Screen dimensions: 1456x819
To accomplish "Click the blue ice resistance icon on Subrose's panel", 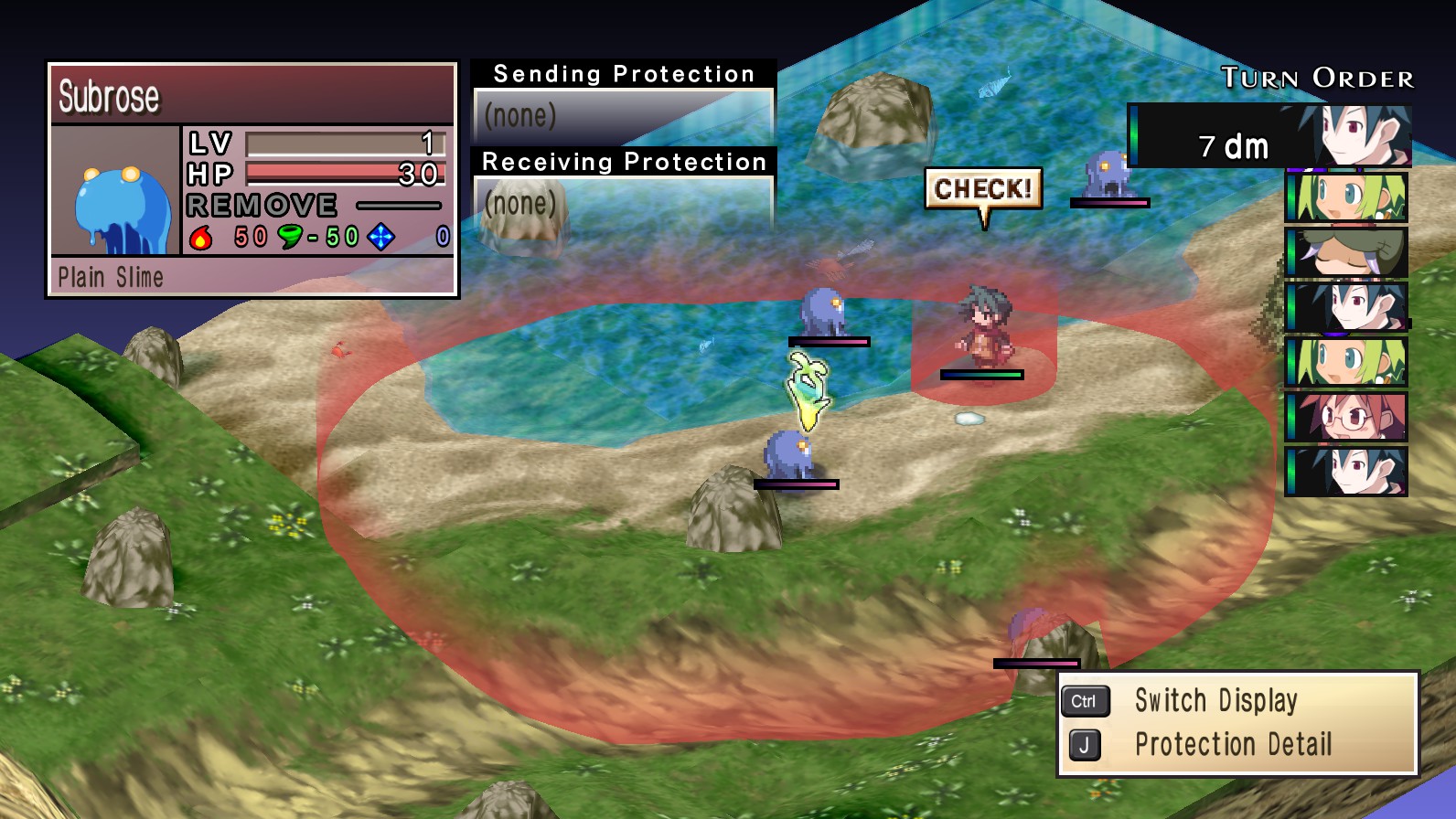I will coord(380,236).
